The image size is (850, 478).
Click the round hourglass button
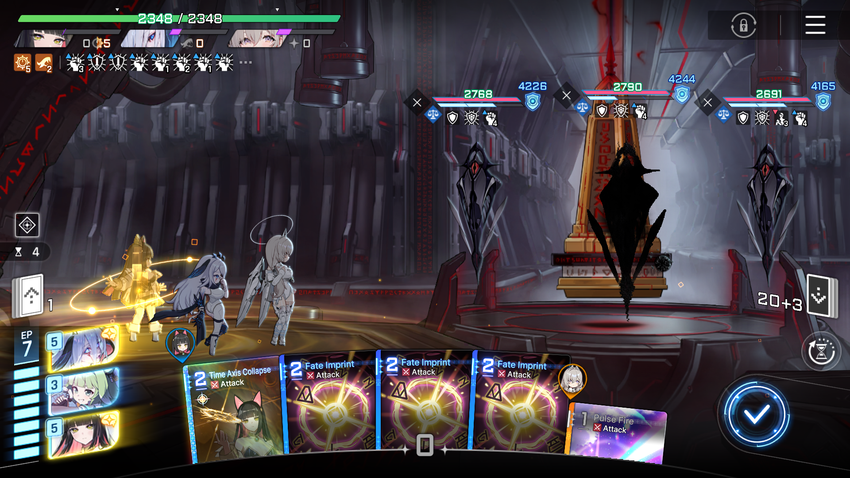point(820,351)
